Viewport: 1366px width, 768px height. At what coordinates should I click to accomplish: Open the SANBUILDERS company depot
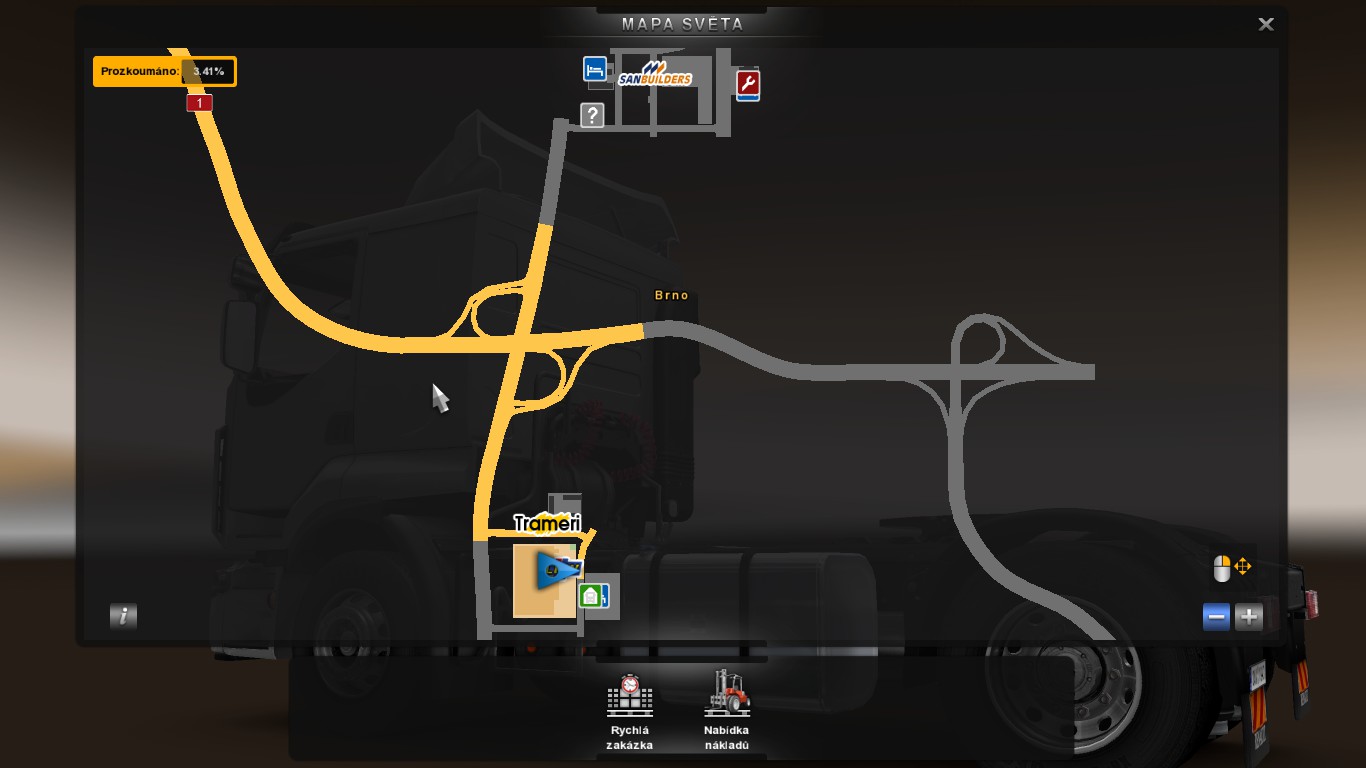tap(655, 75)
